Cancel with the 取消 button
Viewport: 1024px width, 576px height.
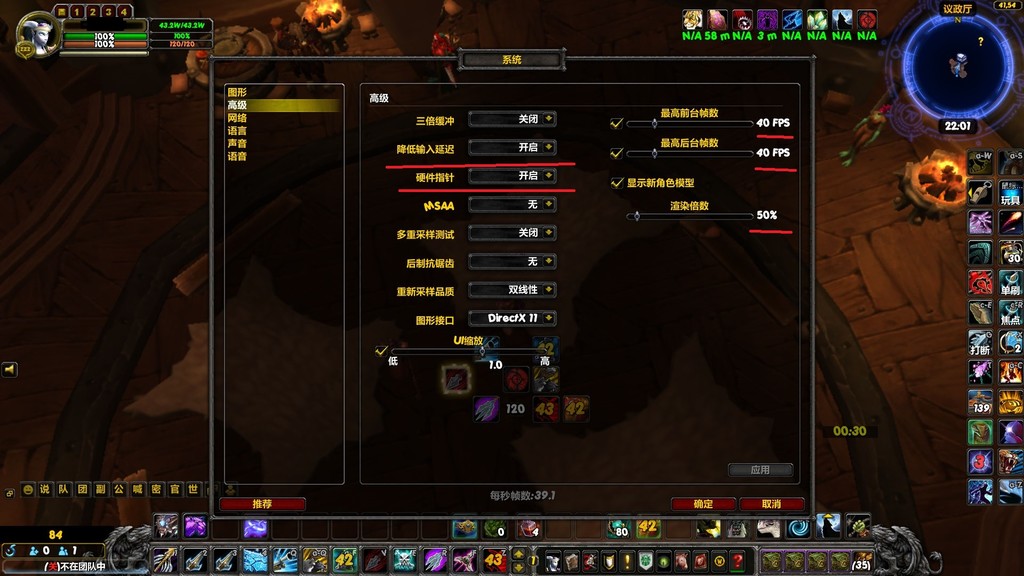pos(771,504)
